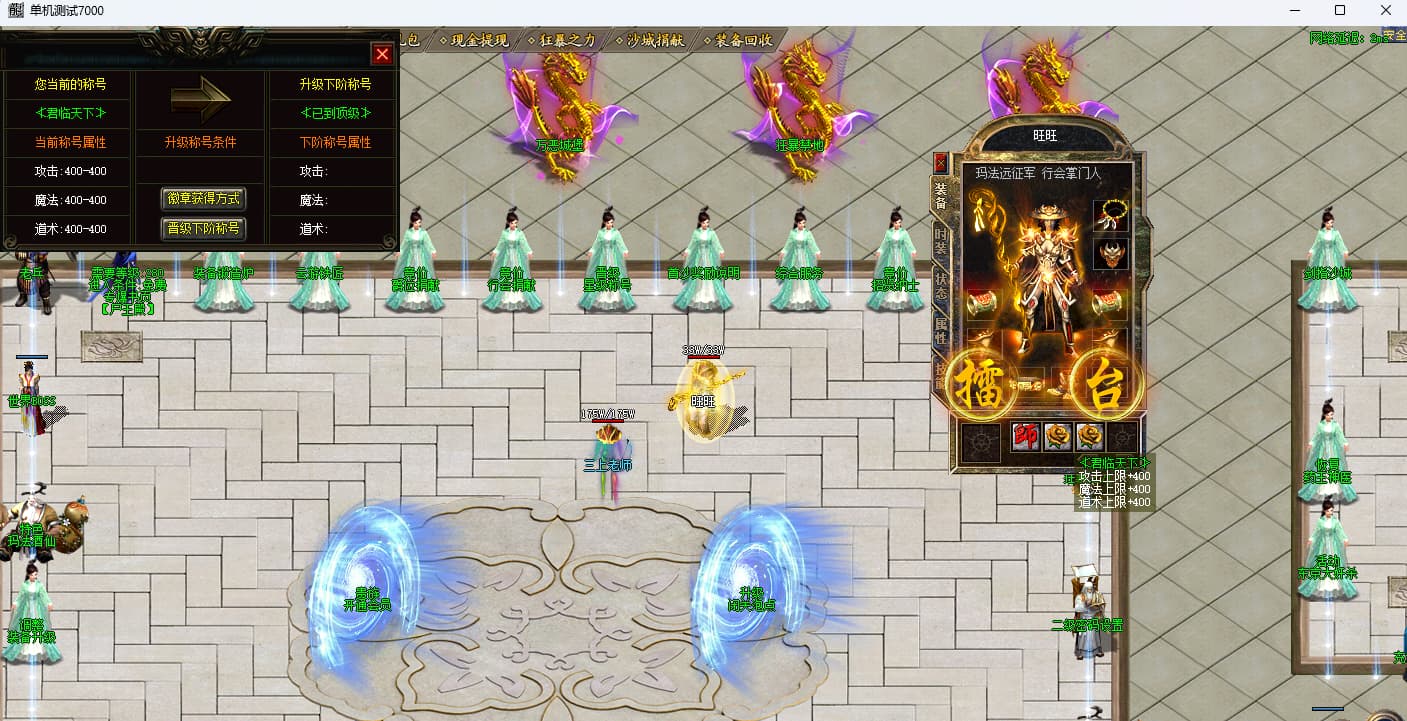Switch to the 属性 tab
Image resolution: width=1407 pixels, height=721 pixels.
tap(940, 331)
